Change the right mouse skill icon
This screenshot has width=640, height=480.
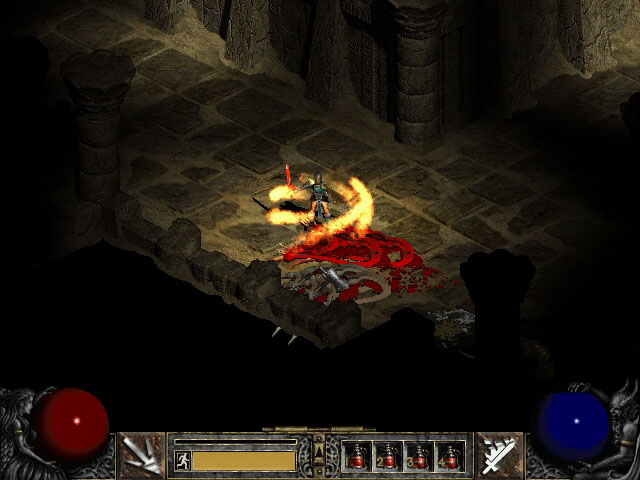click(499, 455)
